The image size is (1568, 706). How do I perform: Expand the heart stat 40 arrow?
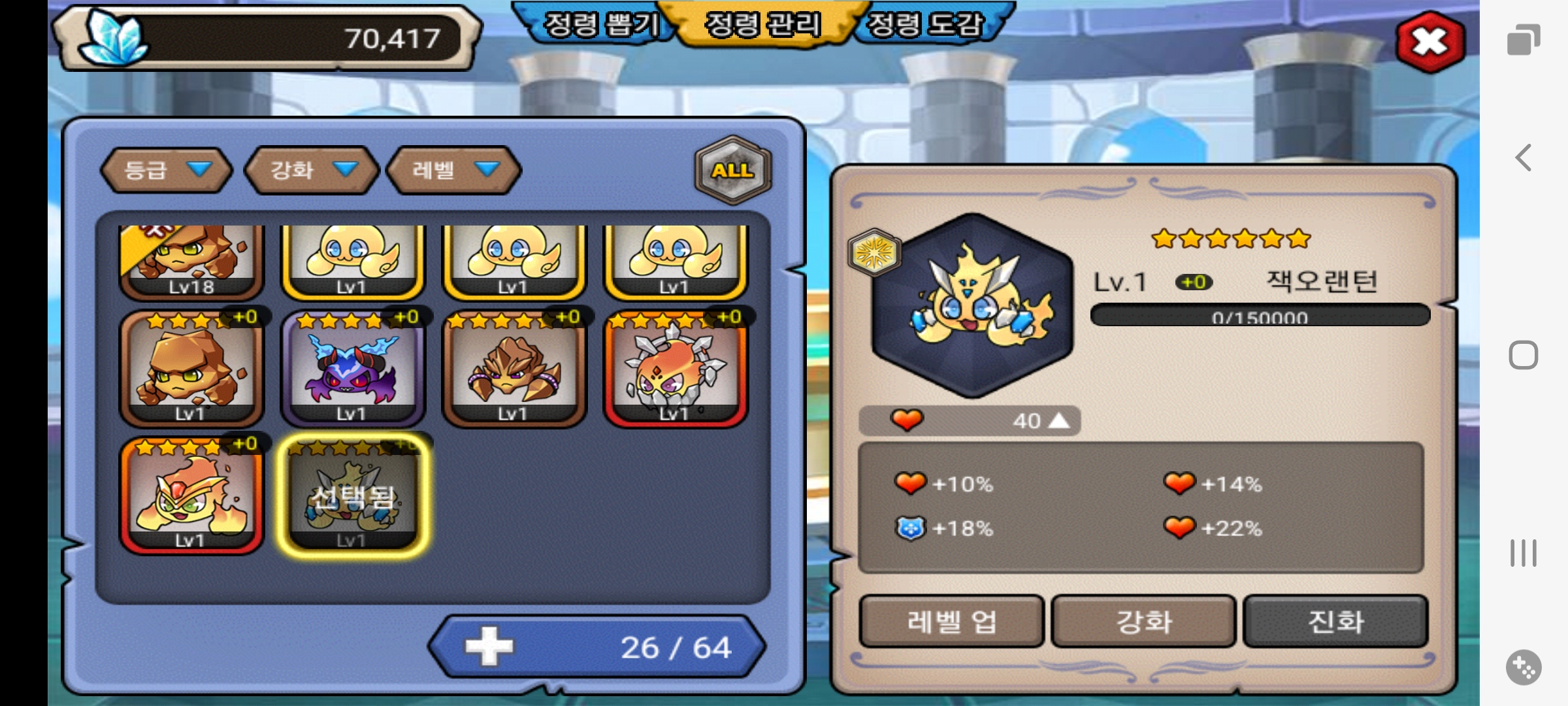click(1058, 420)
